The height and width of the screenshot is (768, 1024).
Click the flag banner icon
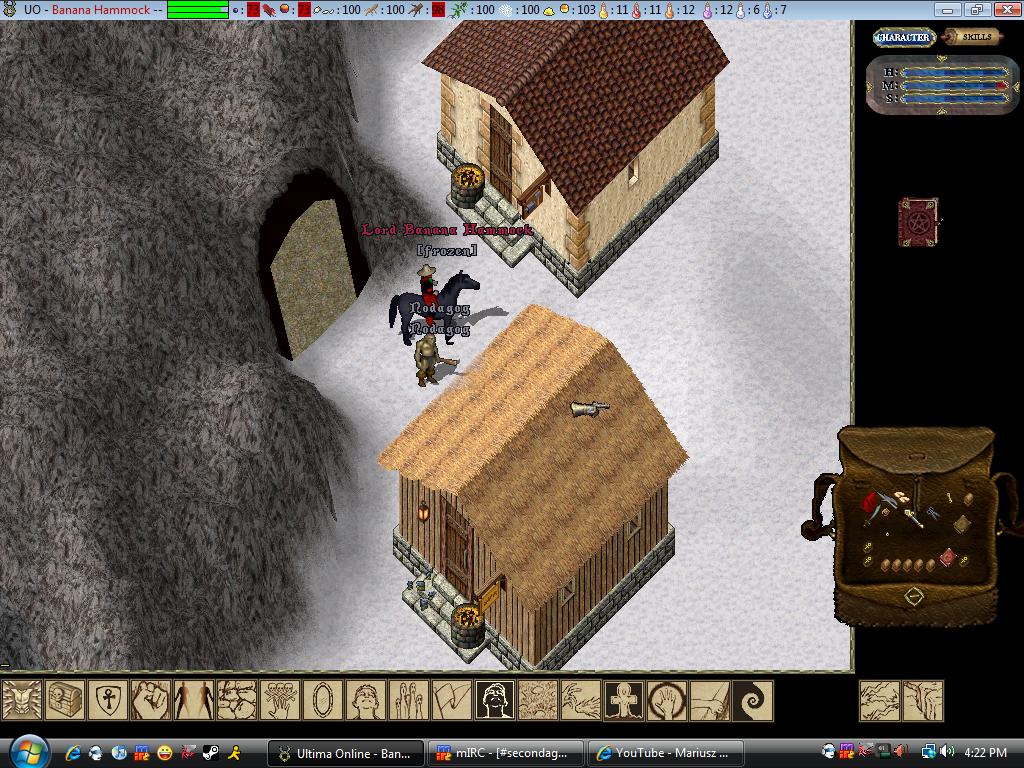[452, 700]
